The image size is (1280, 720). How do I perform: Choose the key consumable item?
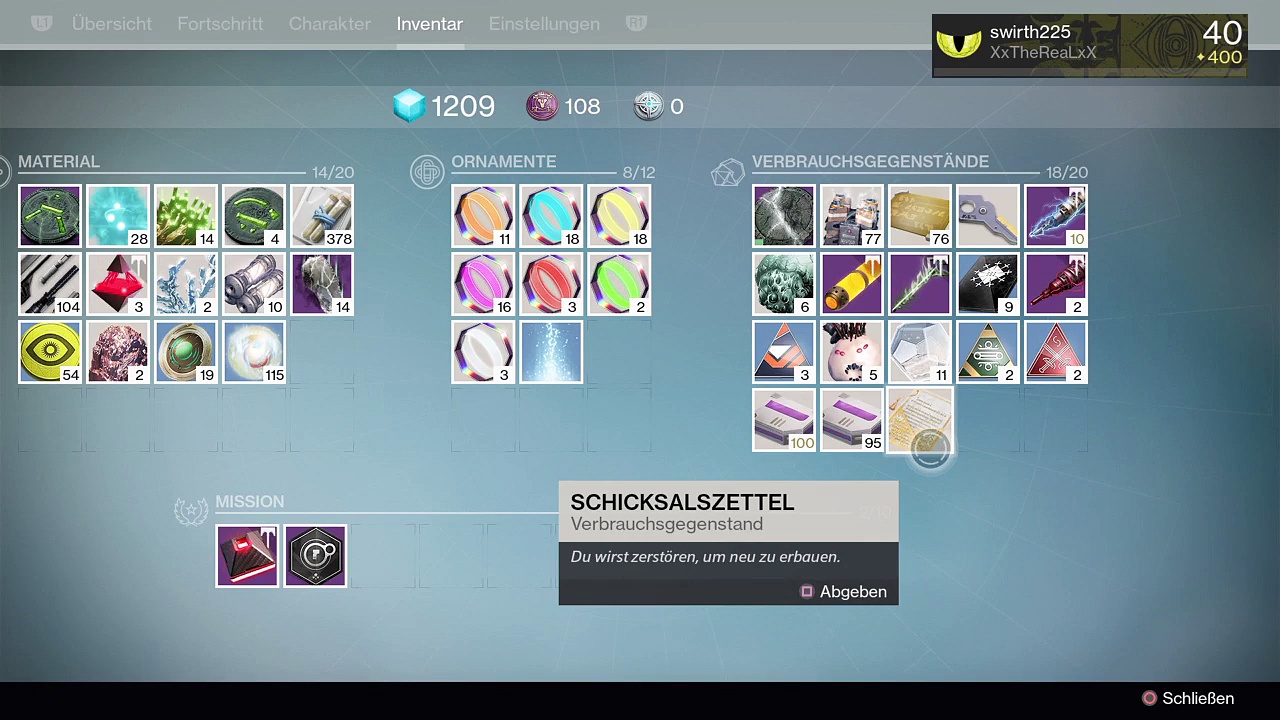click(988, 216)
